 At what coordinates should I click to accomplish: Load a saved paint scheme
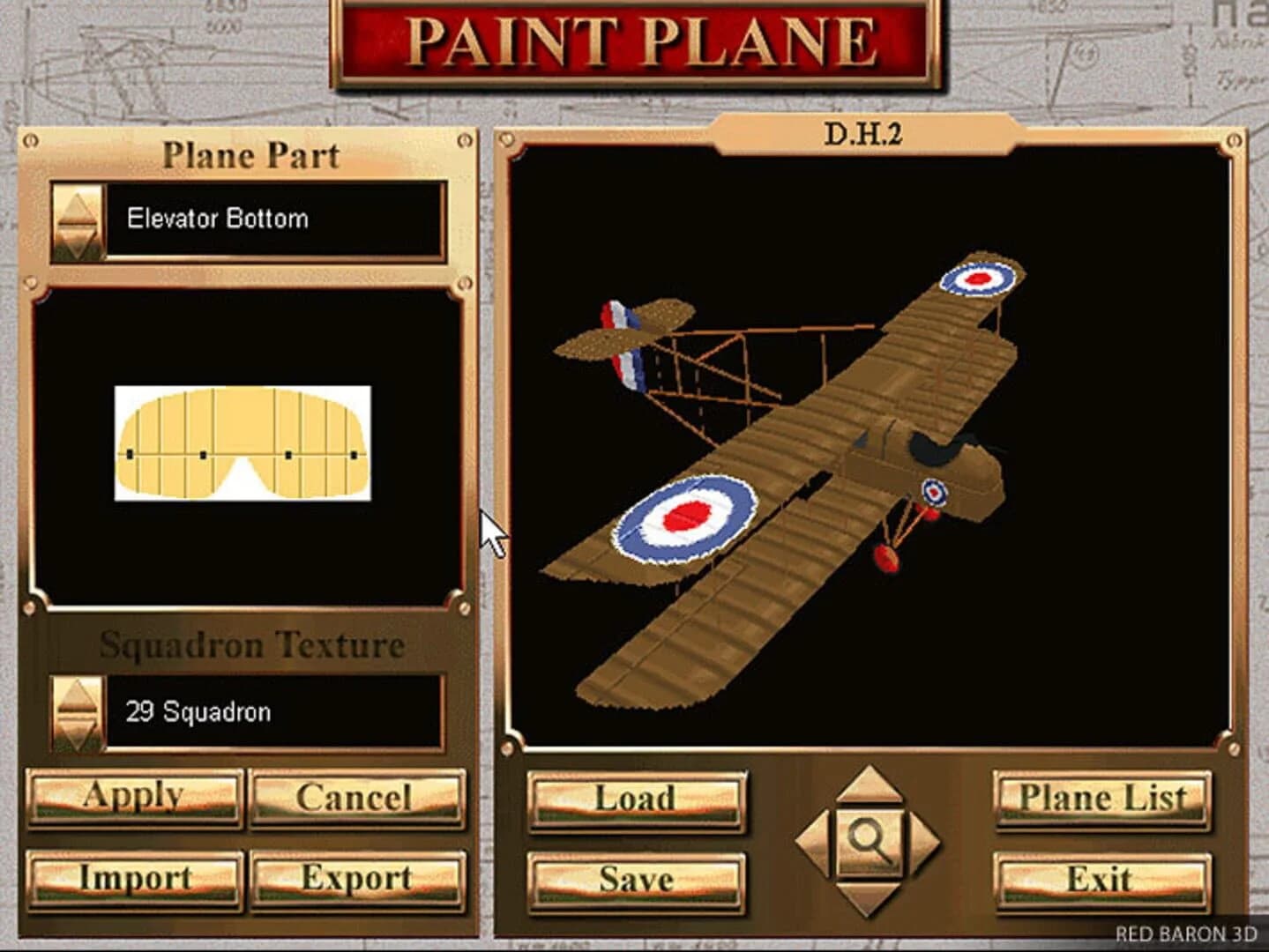pyautogui.click(x=637, y=800)
